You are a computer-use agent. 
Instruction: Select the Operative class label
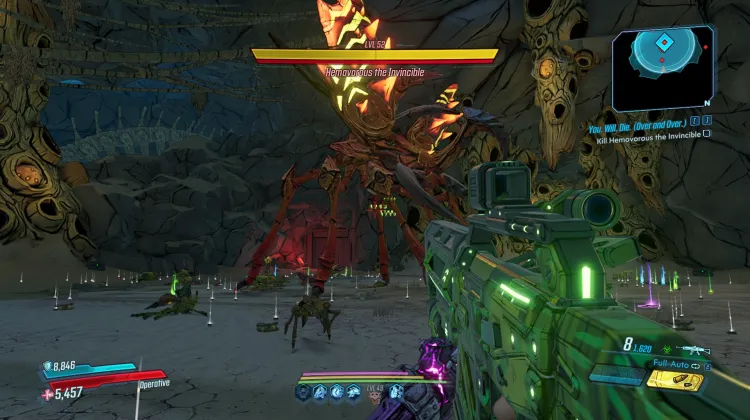click(x=153, y=383)
